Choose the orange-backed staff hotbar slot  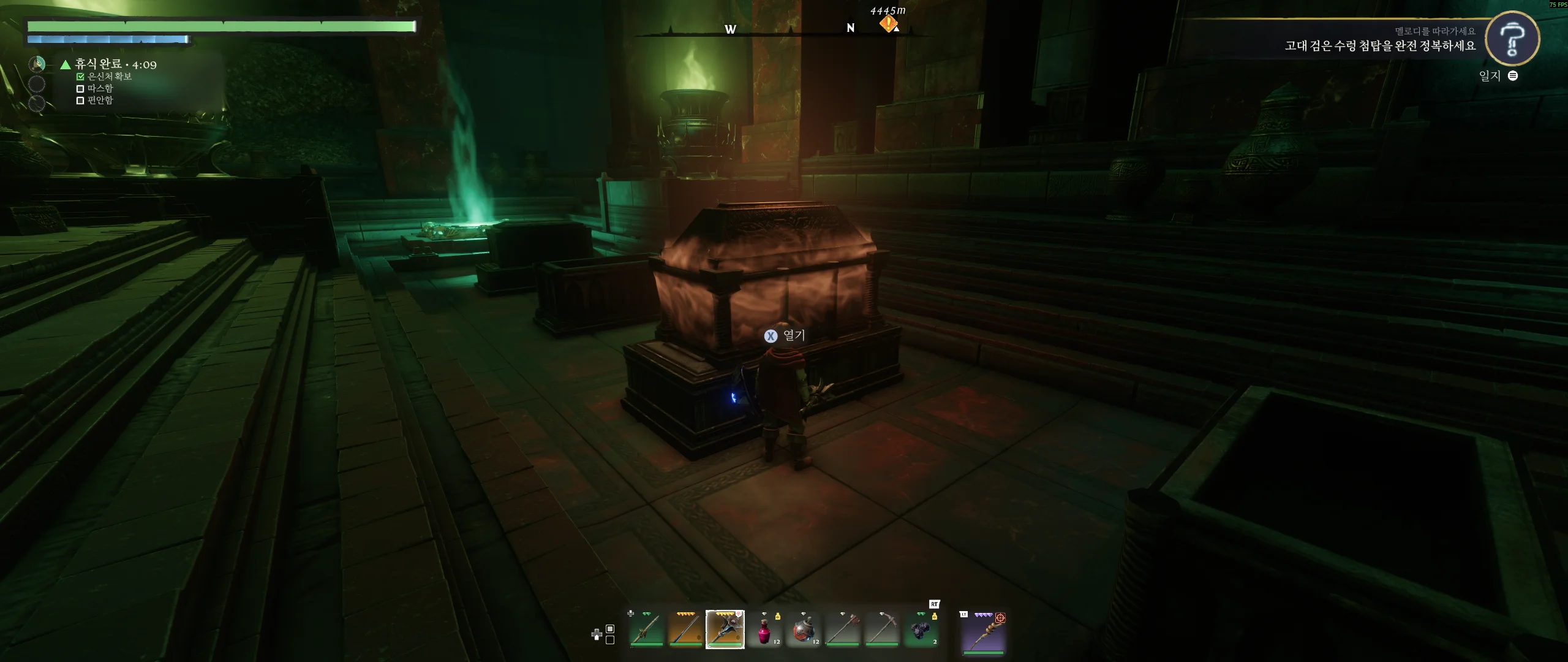click(x=685, y=630)
